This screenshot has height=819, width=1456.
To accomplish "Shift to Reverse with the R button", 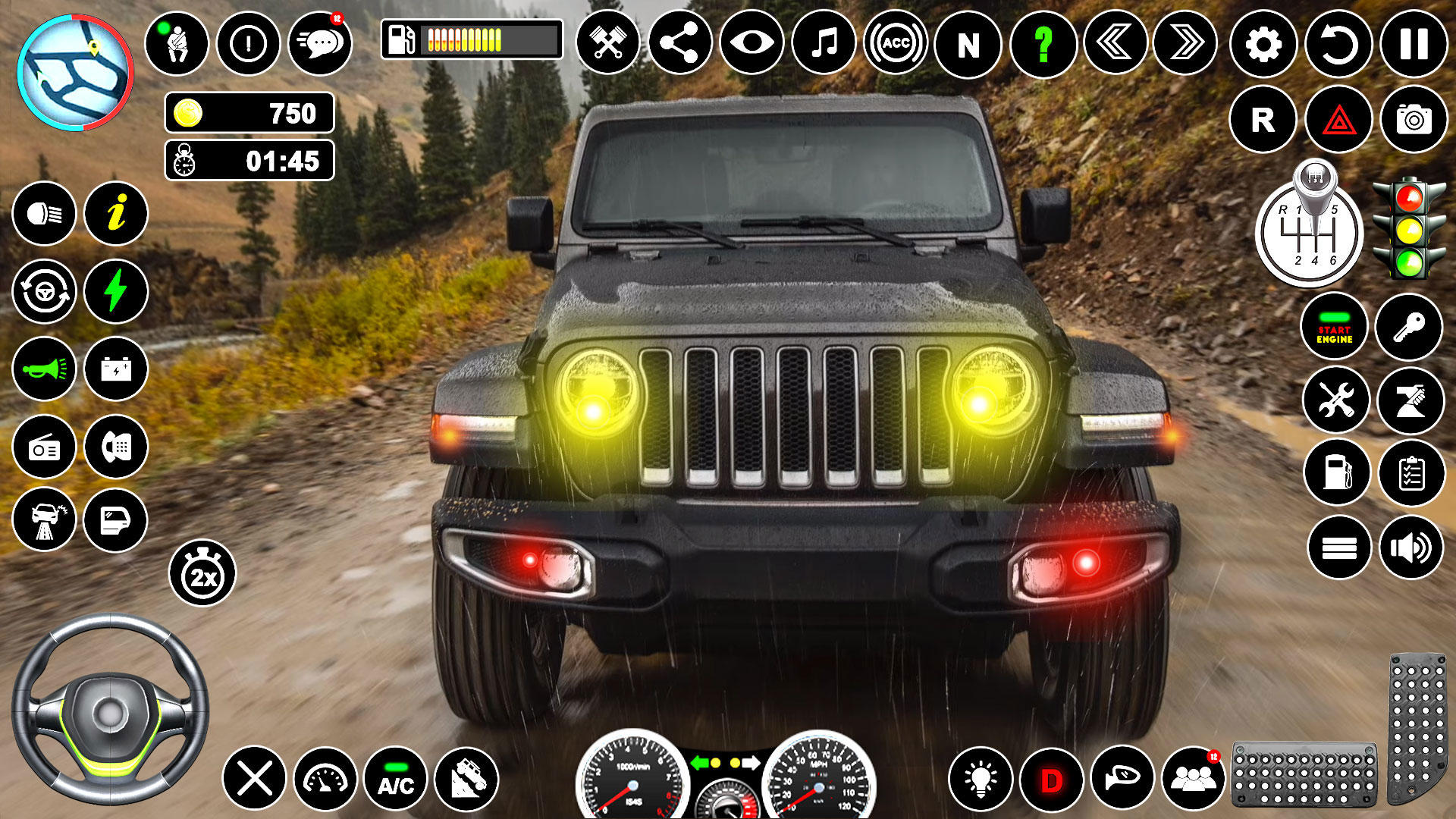I will tap(1263, 118).
